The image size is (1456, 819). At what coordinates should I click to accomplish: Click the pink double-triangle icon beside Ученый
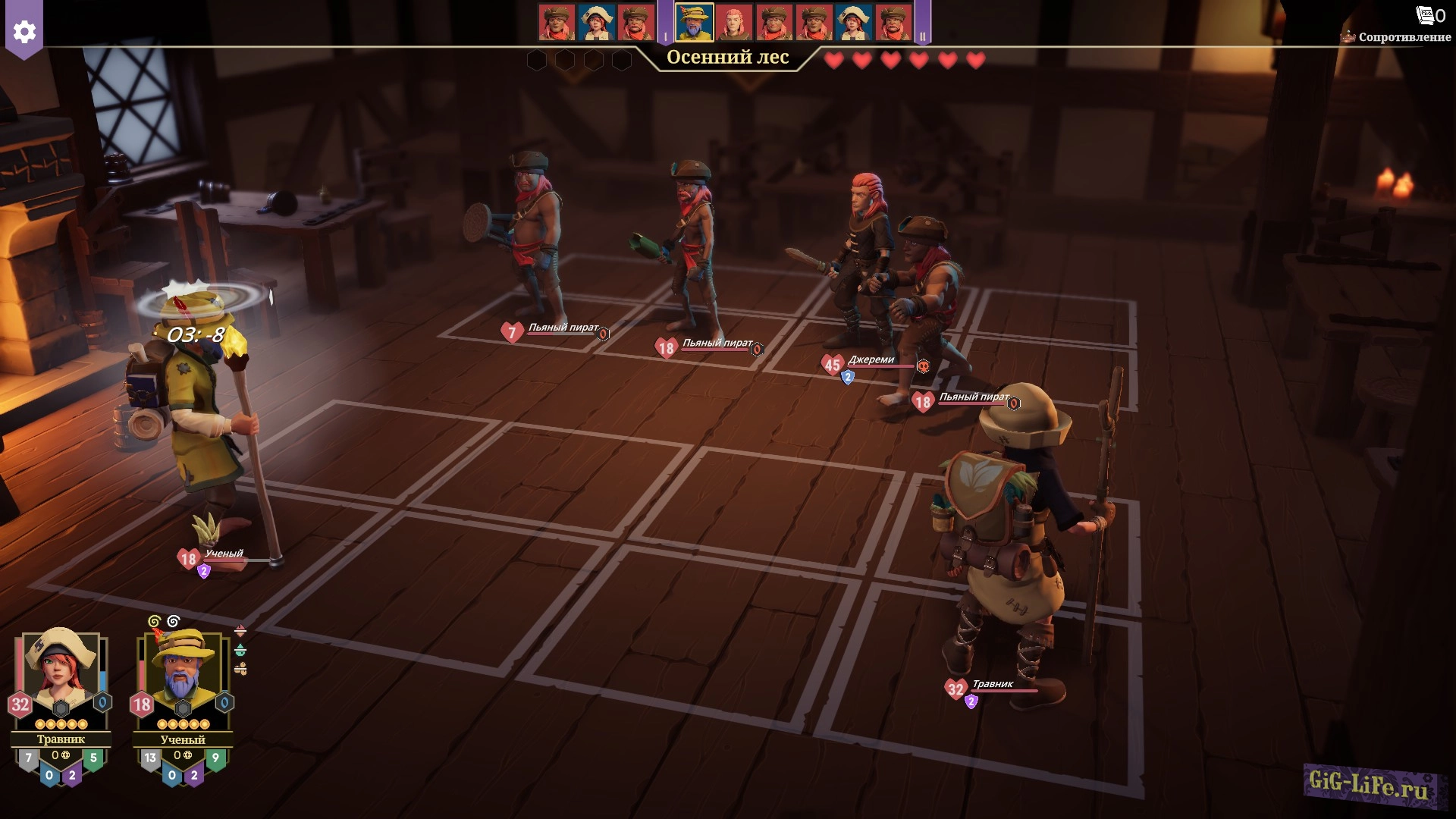click(x=240, y=631)
